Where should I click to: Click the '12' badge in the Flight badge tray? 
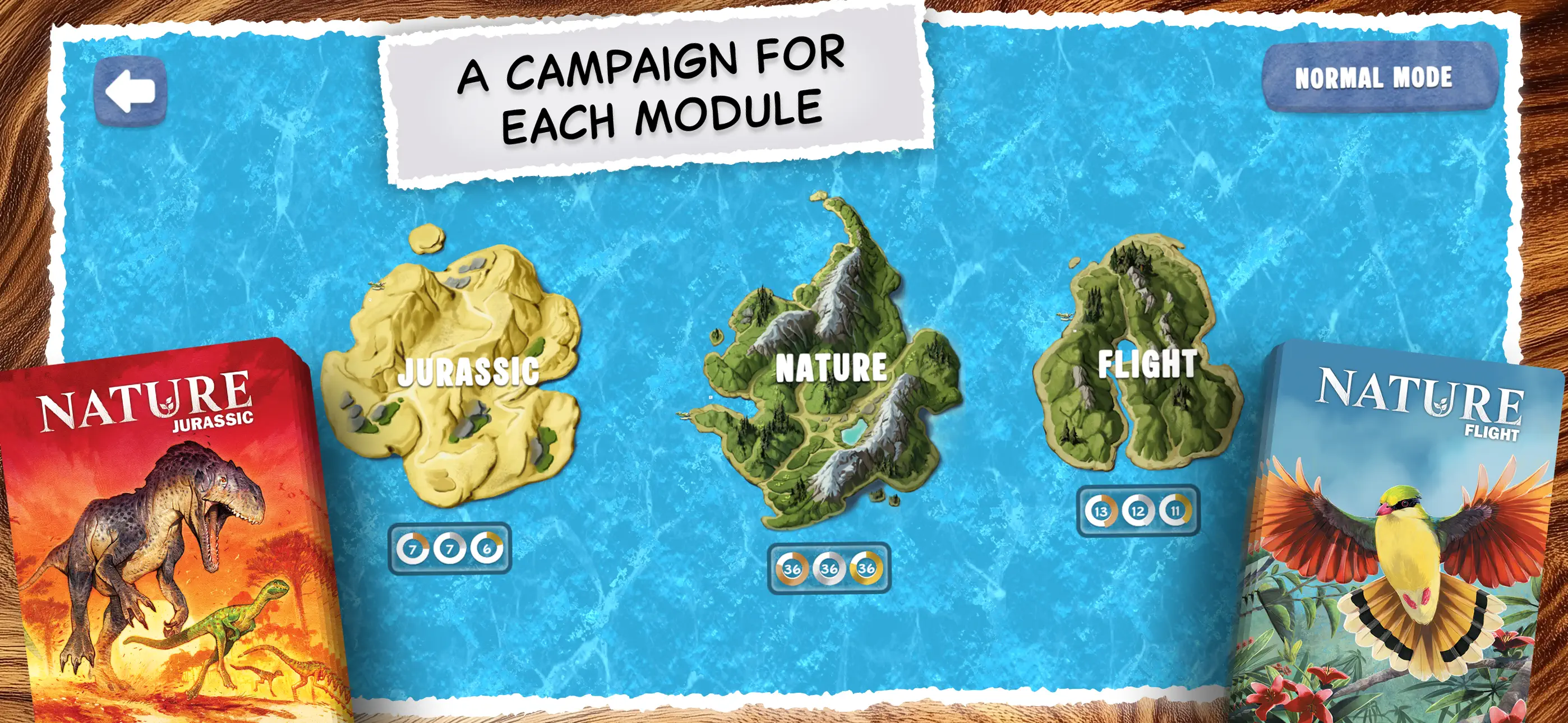click(1138, 512)
